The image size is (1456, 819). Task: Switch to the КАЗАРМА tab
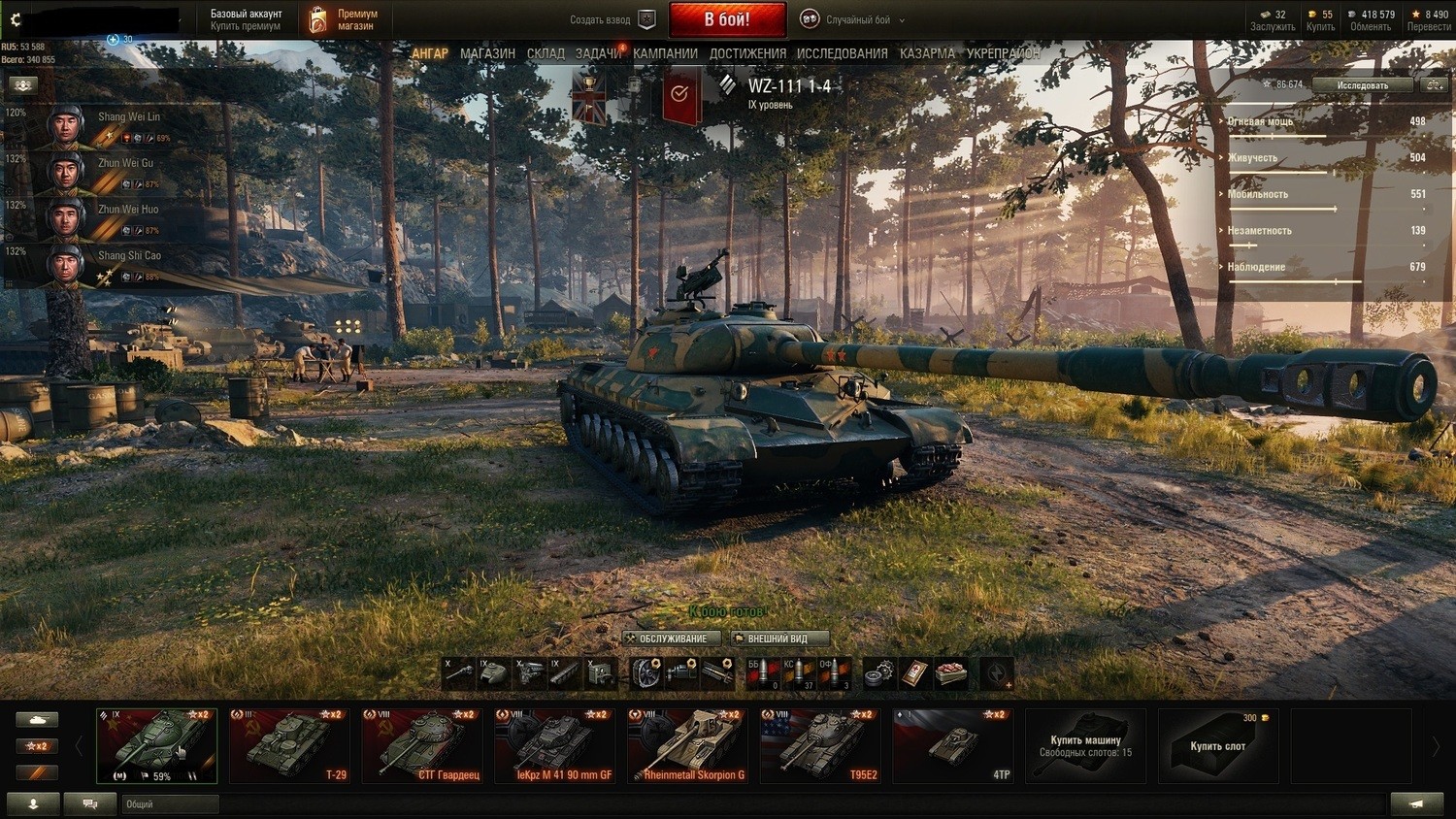coord(927,53)
